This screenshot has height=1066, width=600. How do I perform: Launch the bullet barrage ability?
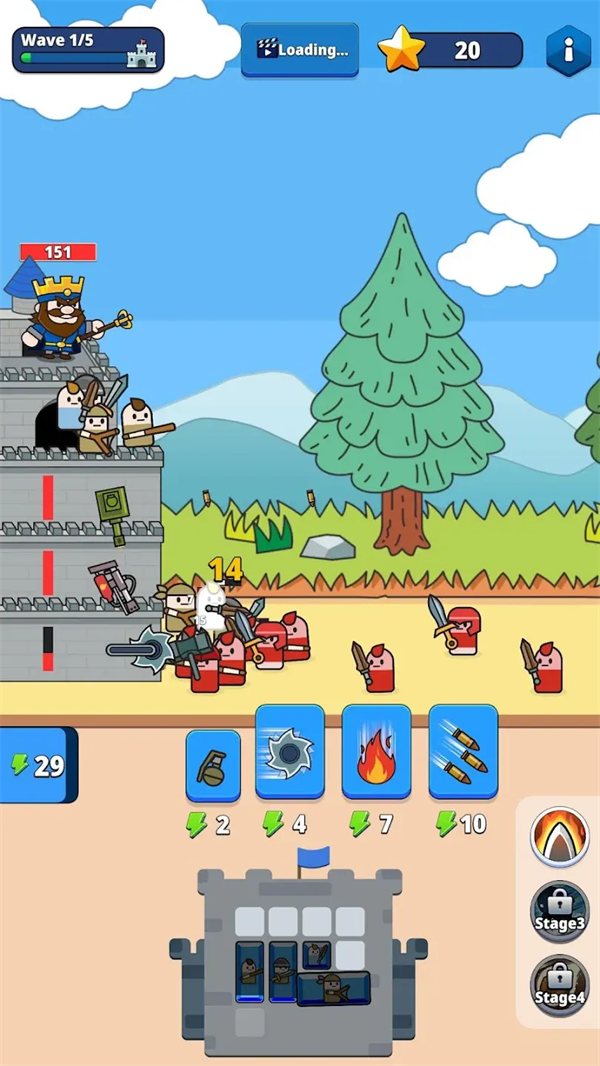[x=463, y=751]
